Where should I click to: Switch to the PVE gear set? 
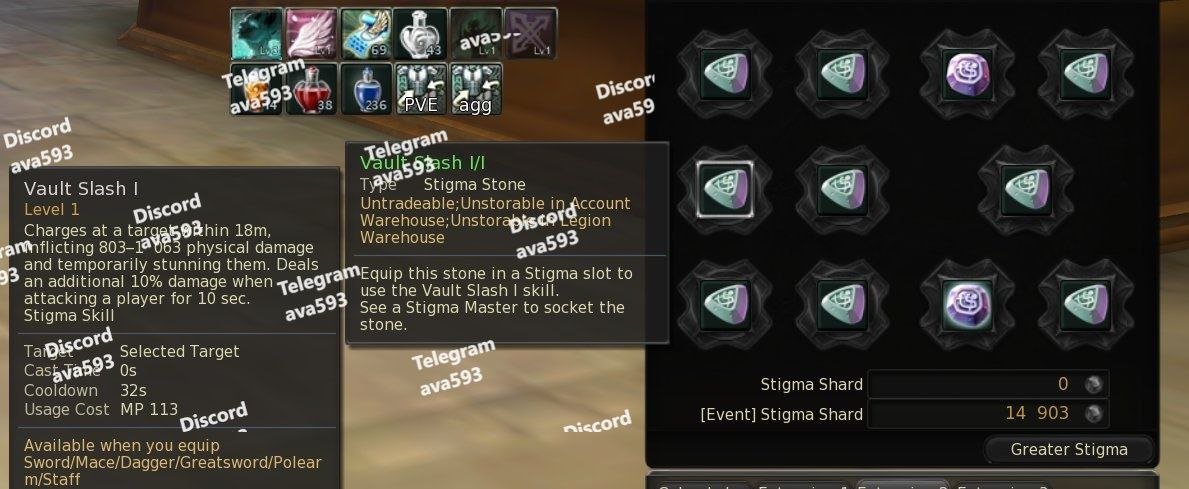click(421, 89)
